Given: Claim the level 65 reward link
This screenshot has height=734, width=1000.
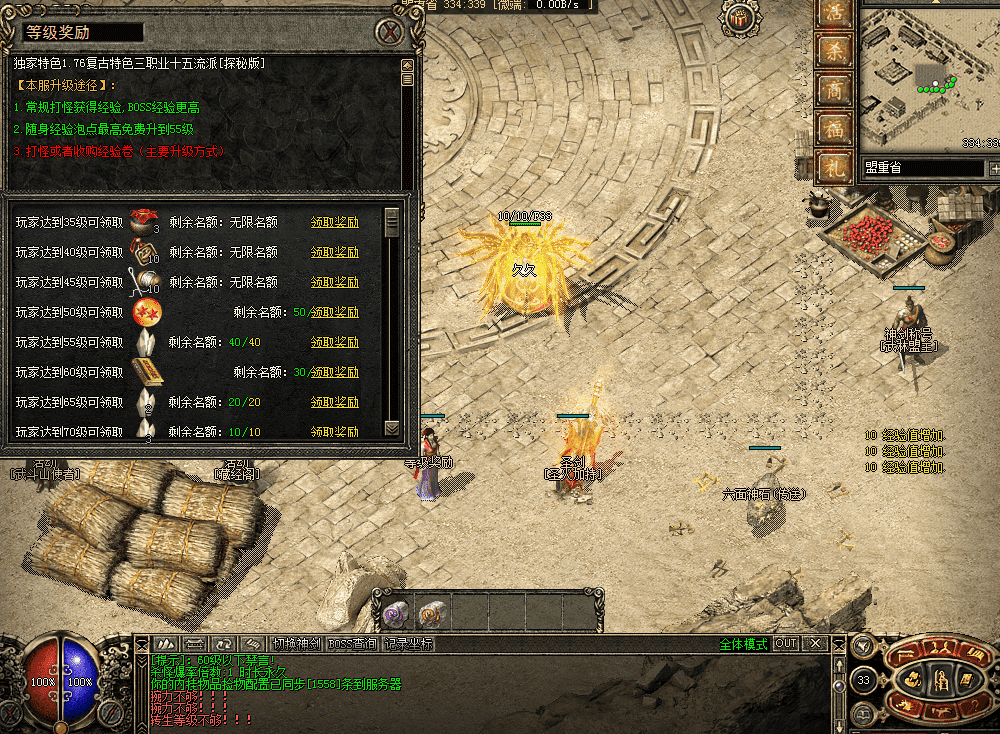Looking at the screenshot, I should [x=334, y=403].
